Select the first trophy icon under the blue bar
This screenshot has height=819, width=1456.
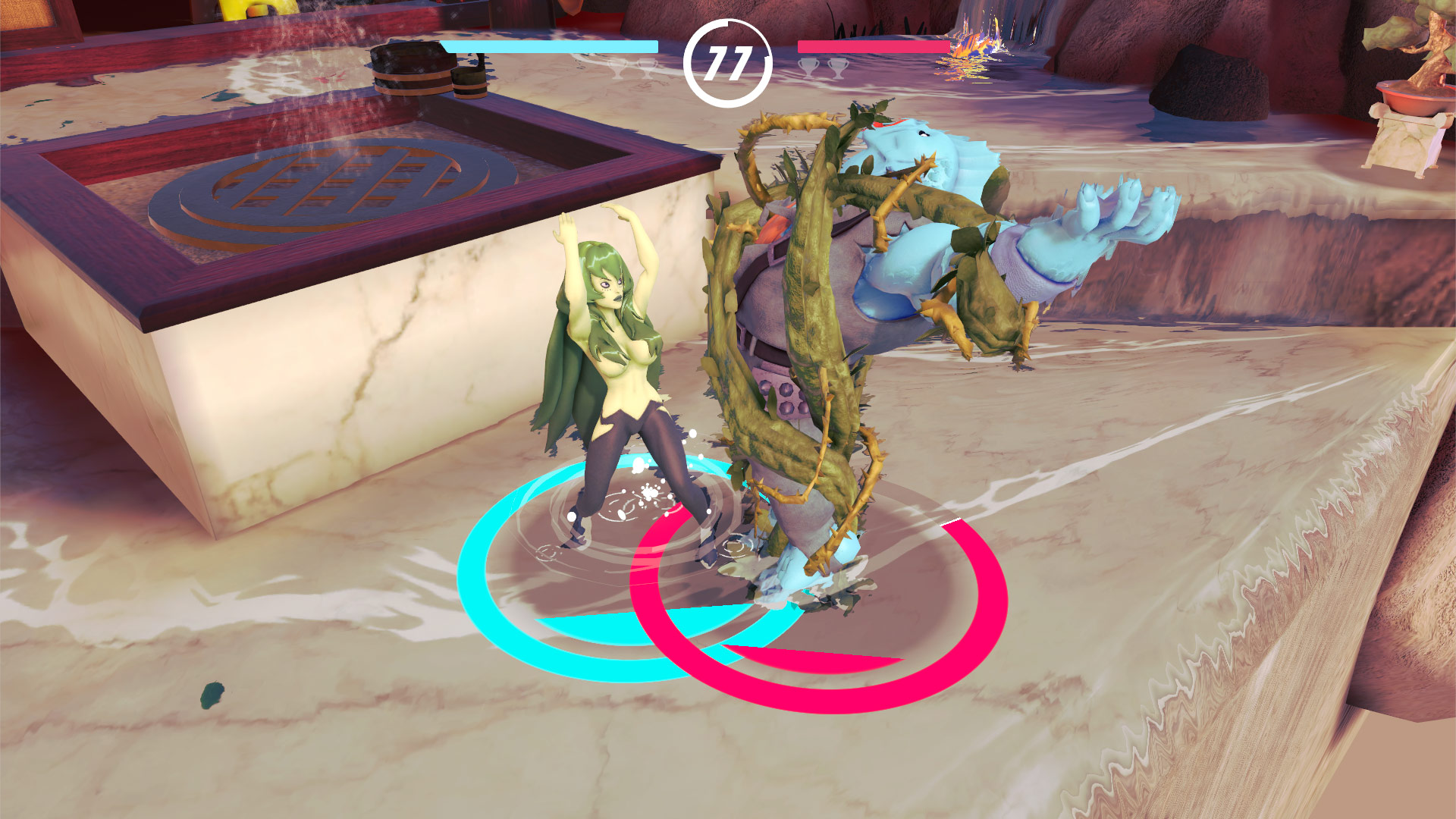pos(616,68)
